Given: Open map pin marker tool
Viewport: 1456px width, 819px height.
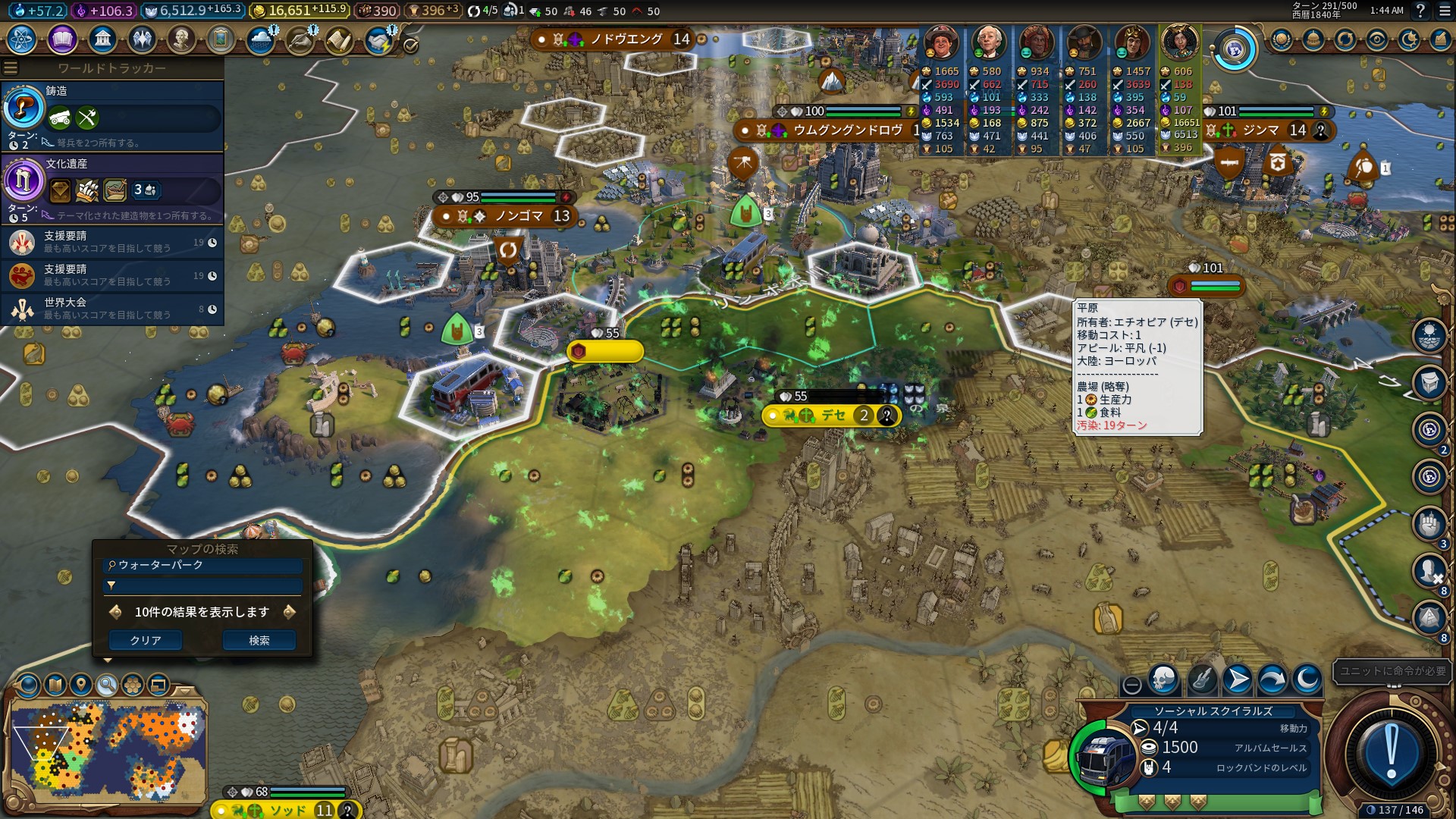Looking at the screenshot, I should (x=81, y=685).
